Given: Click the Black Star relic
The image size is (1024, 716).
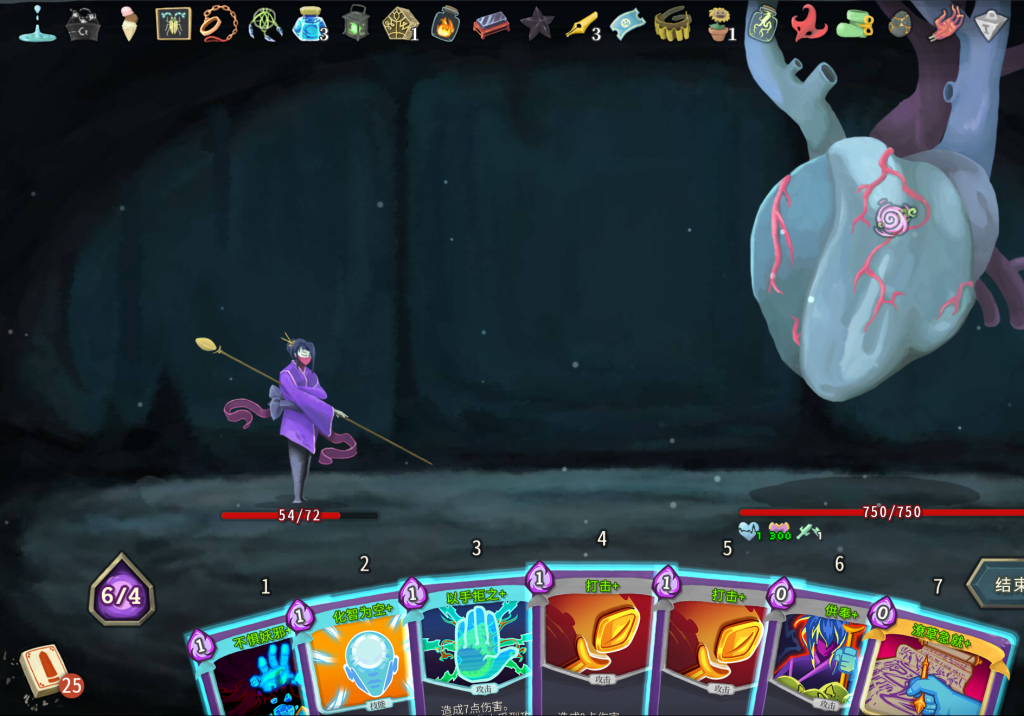Looking at the screenshot, I should pos(536,23).
